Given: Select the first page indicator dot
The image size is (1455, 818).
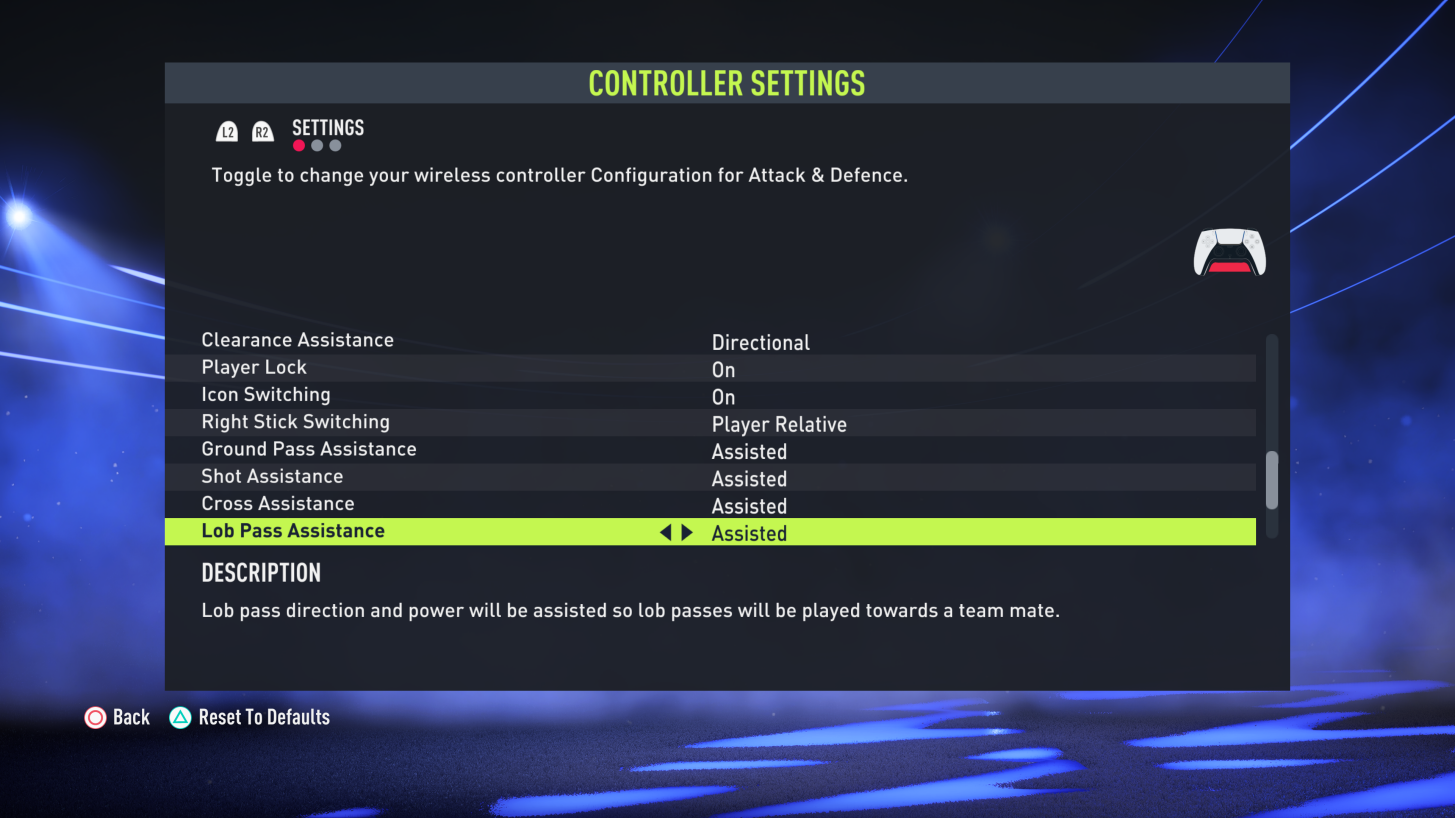Looking at the screenshot, I should pos(298,144).
